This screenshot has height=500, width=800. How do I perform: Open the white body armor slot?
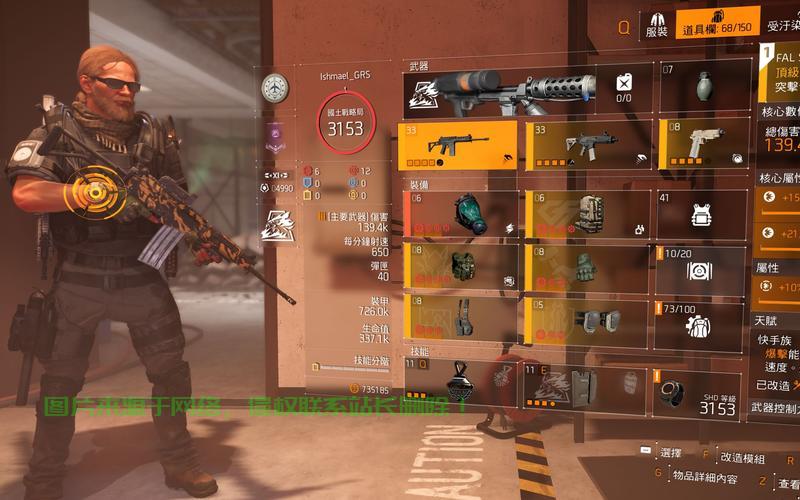click(x=703, y=214)
